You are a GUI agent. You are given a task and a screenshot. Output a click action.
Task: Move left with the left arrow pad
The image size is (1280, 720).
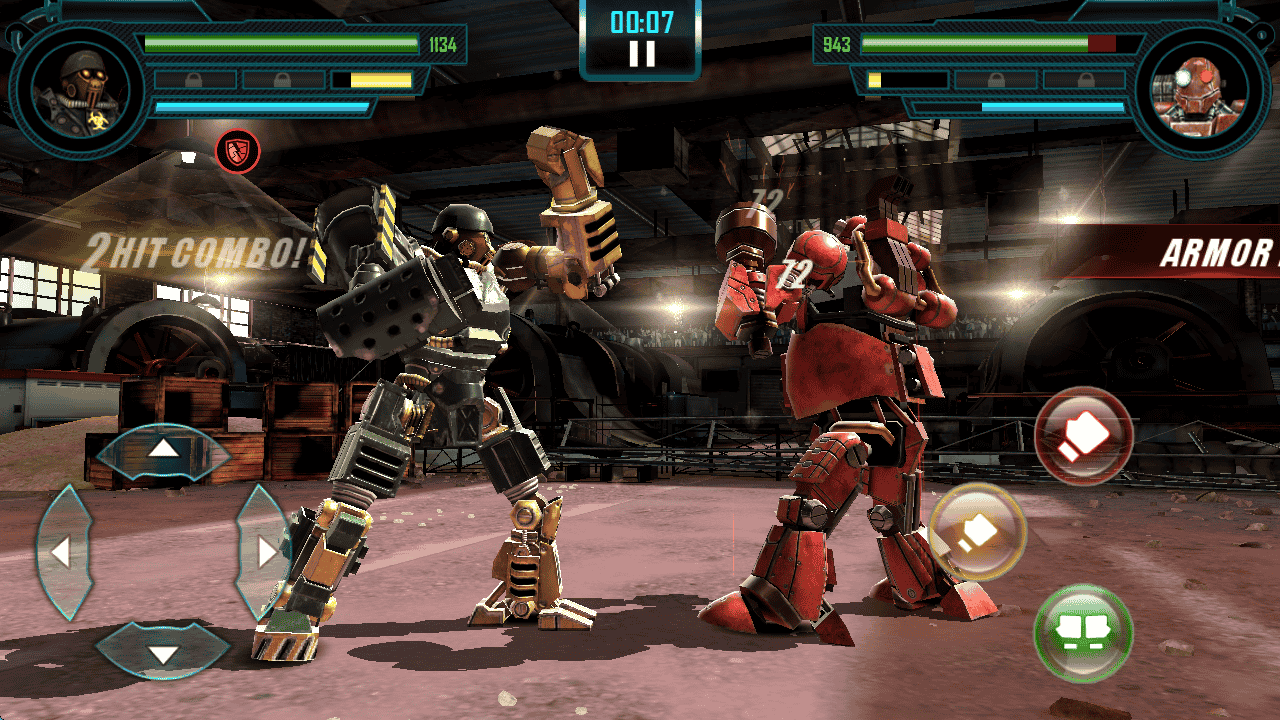point(62,552)
